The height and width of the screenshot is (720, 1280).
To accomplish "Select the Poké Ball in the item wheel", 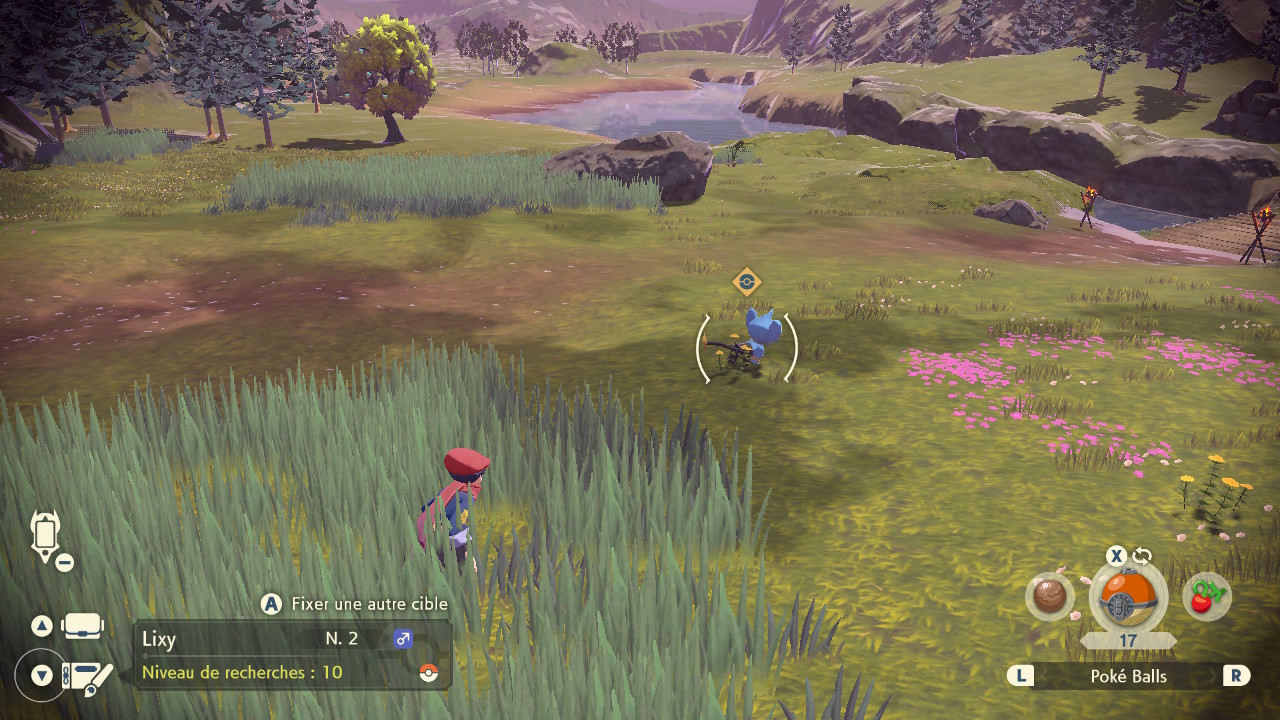I will (1127, 599).
